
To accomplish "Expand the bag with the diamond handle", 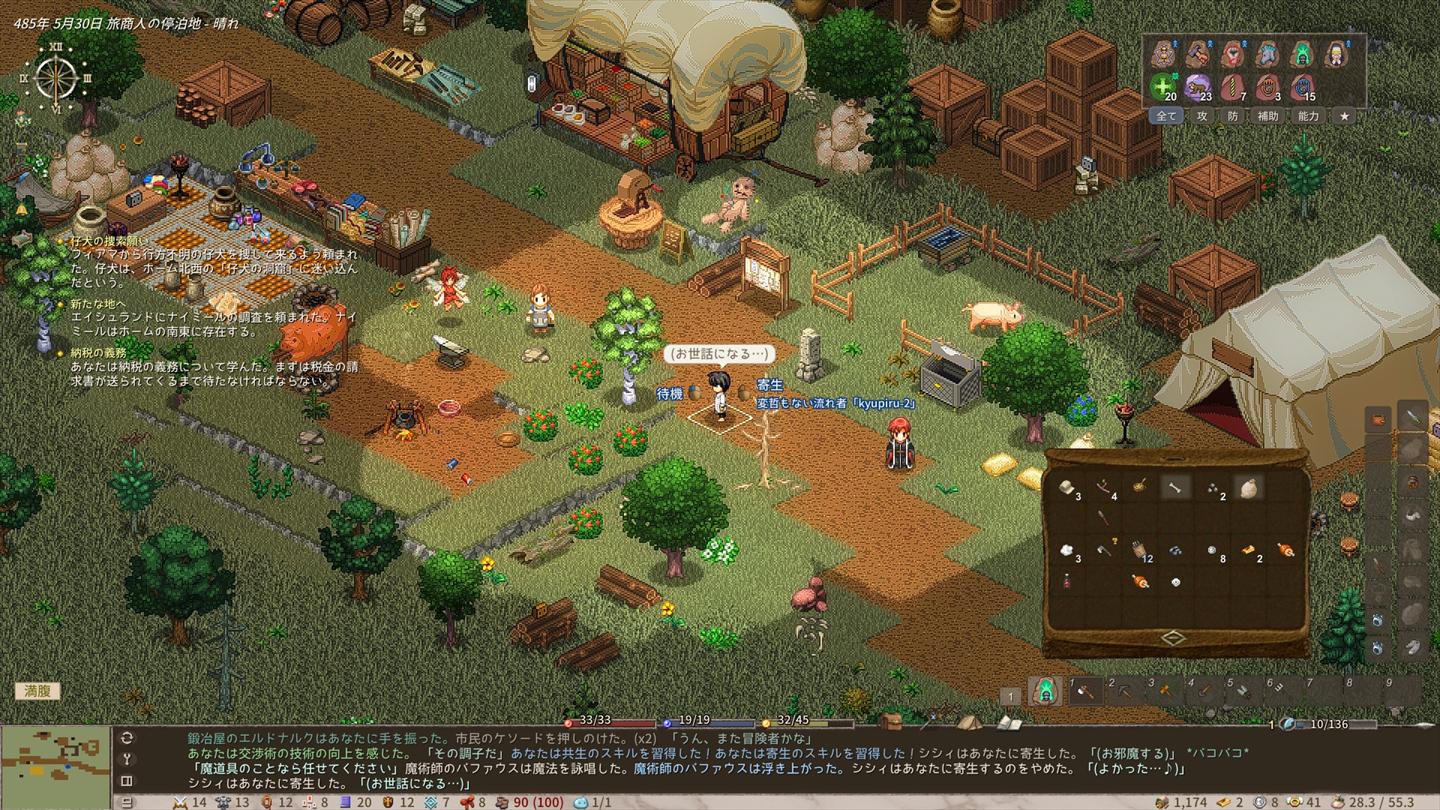I will (x=1173, y=638).
